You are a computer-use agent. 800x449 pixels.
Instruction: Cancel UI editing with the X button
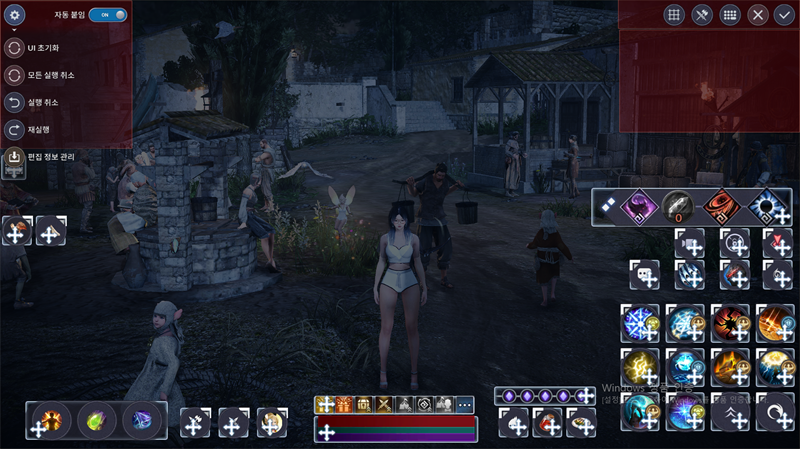(x=758, y=15)
